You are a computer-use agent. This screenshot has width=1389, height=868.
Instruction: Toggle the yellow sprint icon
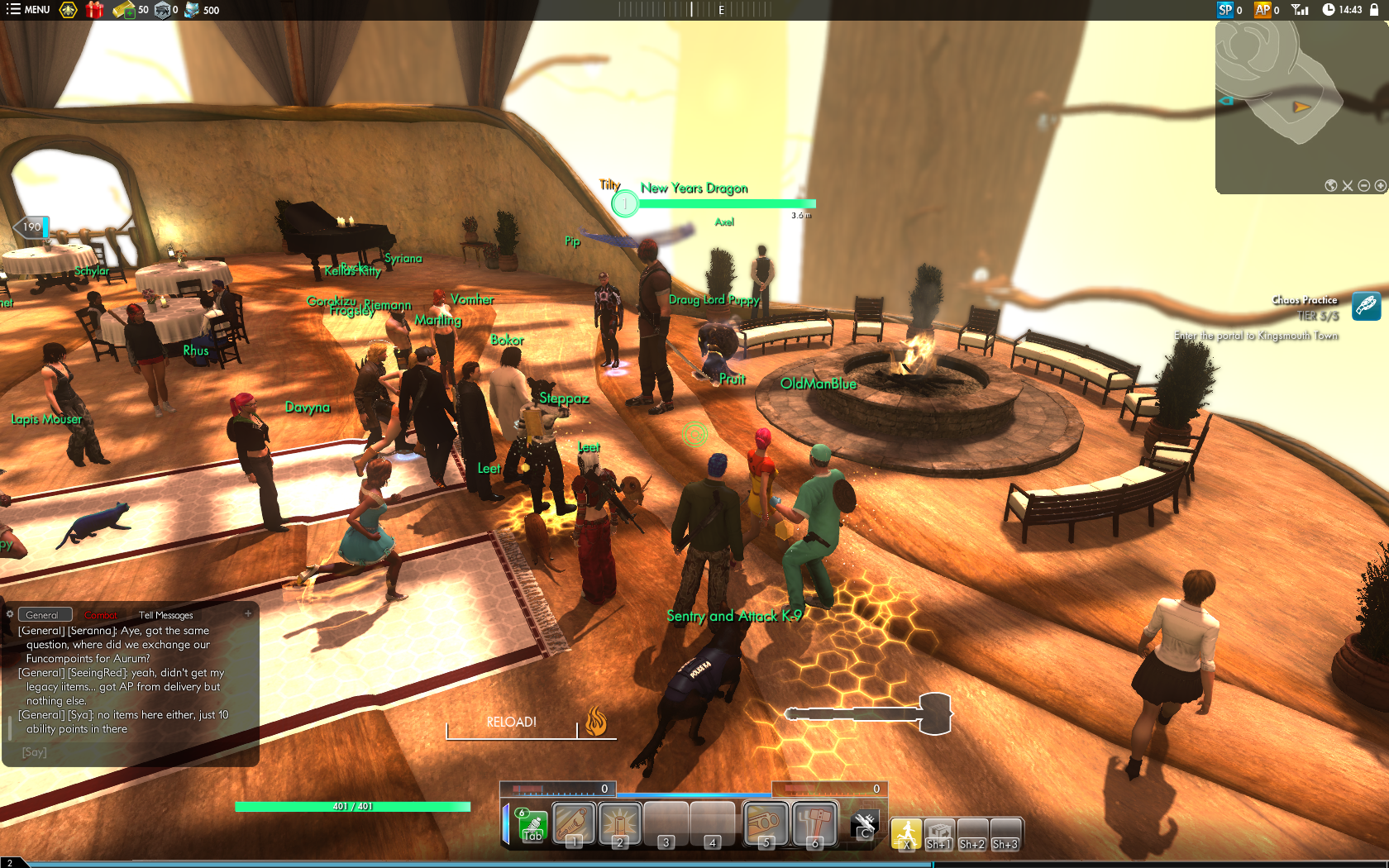[906, 833]
